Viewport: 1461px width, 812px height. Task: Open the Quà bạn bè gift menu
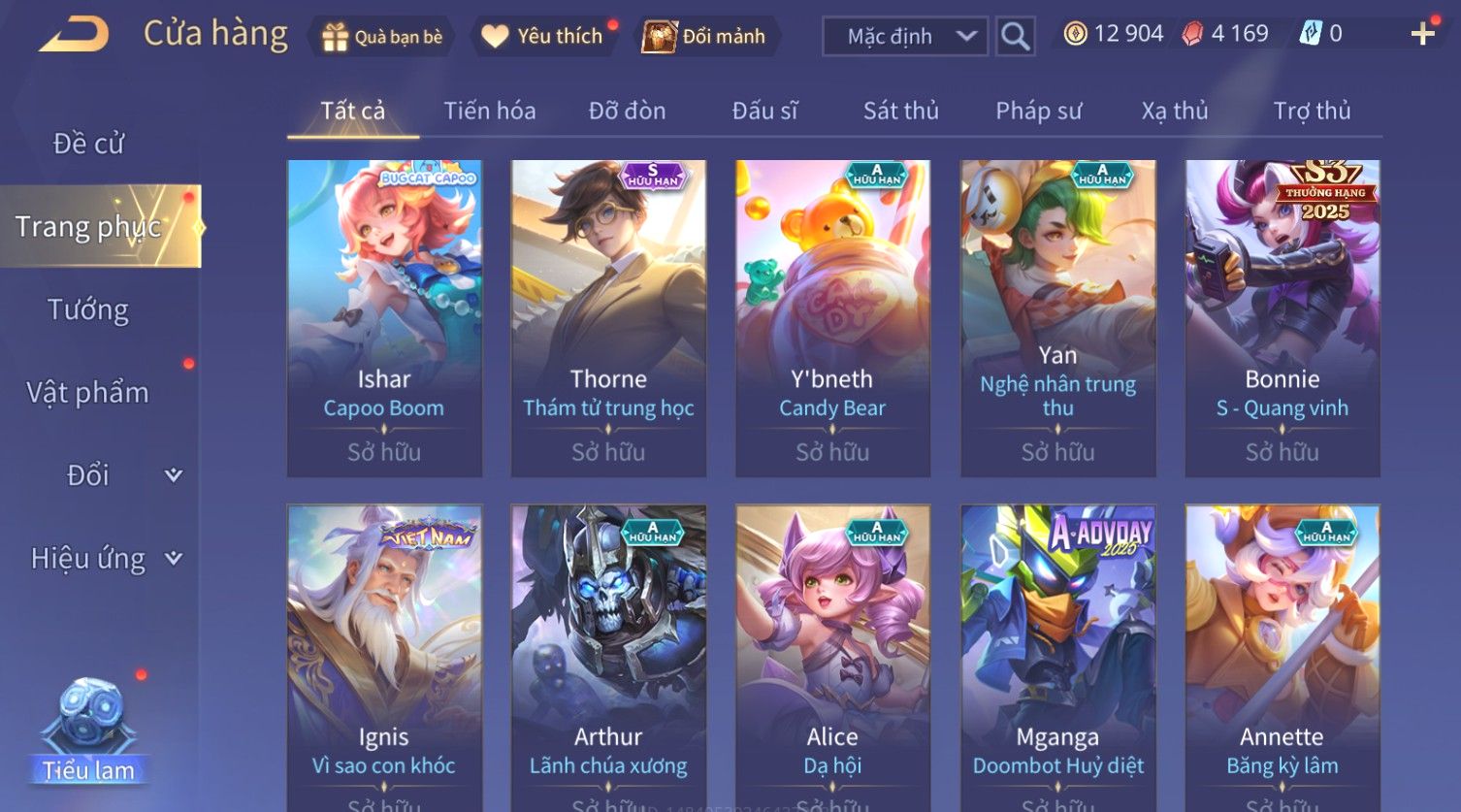[x=382, y=37]
